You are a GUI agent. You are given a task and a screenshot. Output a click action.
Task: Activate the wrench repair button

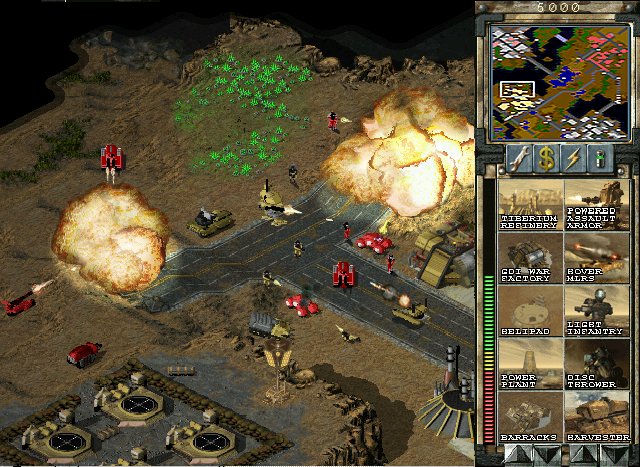coord(517,157)
